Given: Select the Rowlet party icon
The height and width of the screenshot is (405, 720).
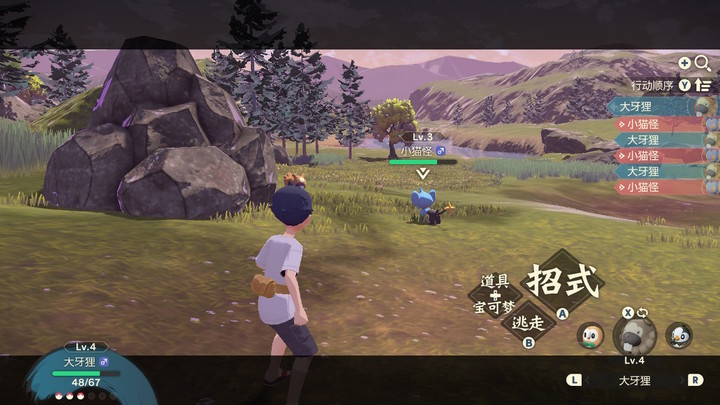Looking at the screenshot, I should pyautogui.click(x=591, y=336).
